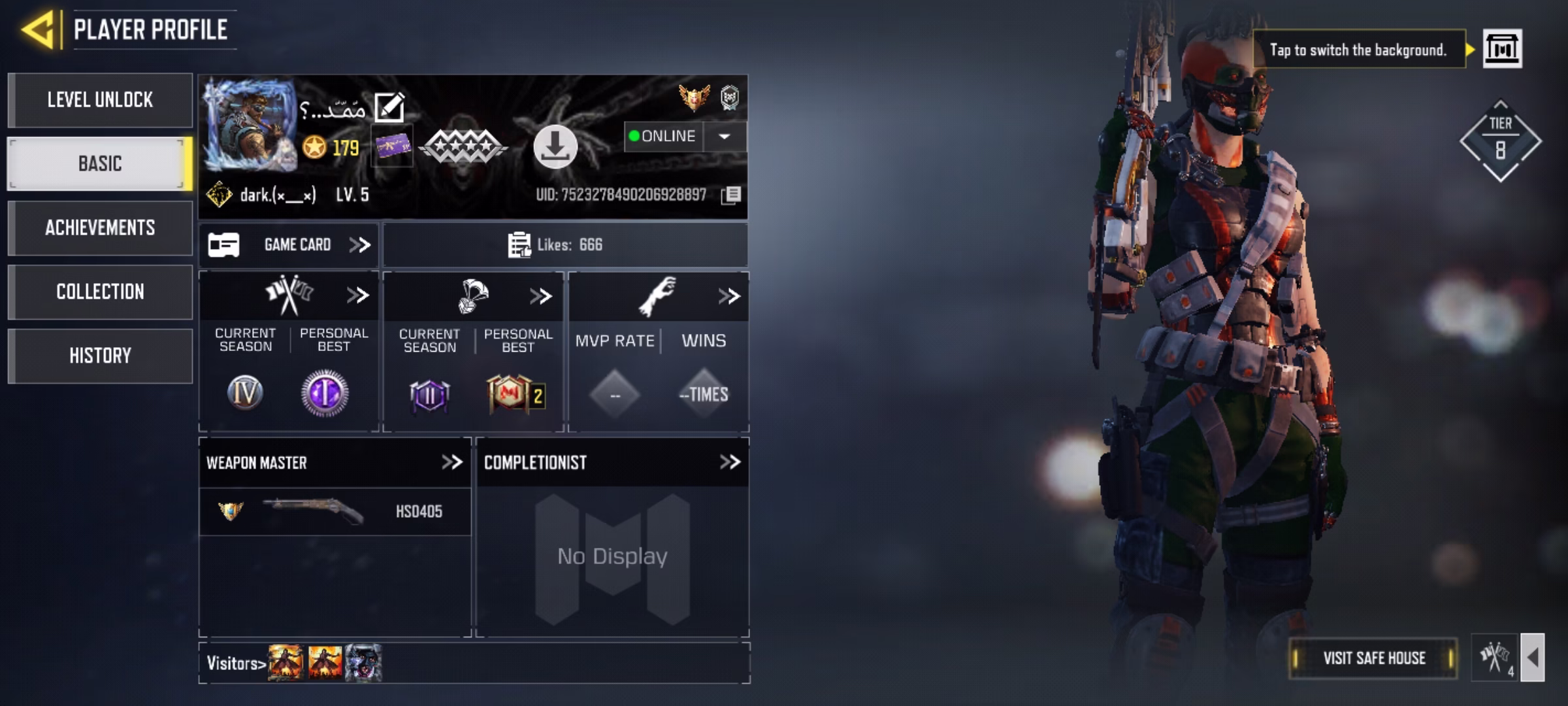Expand the Completionist section
The width and height of the screenshot is (1568, 706).
pos(729,463)
